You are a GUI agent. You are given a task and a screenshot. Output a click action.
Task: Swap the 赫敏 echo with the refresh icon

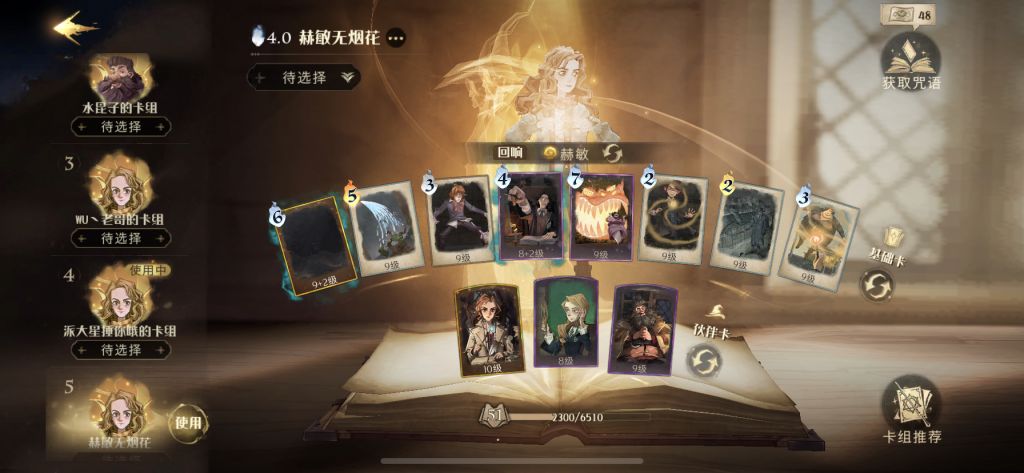pos(612,153)
